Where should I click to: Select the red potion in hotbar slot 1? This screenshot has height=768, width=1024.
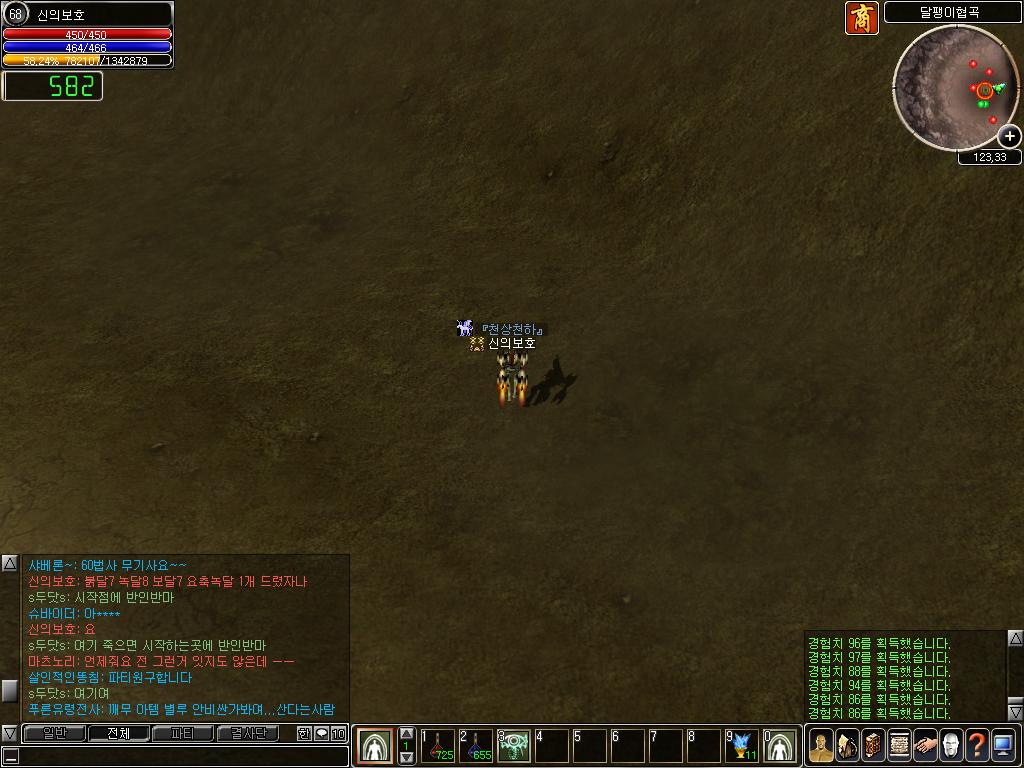pyautogui.click(x=437, y=746)
